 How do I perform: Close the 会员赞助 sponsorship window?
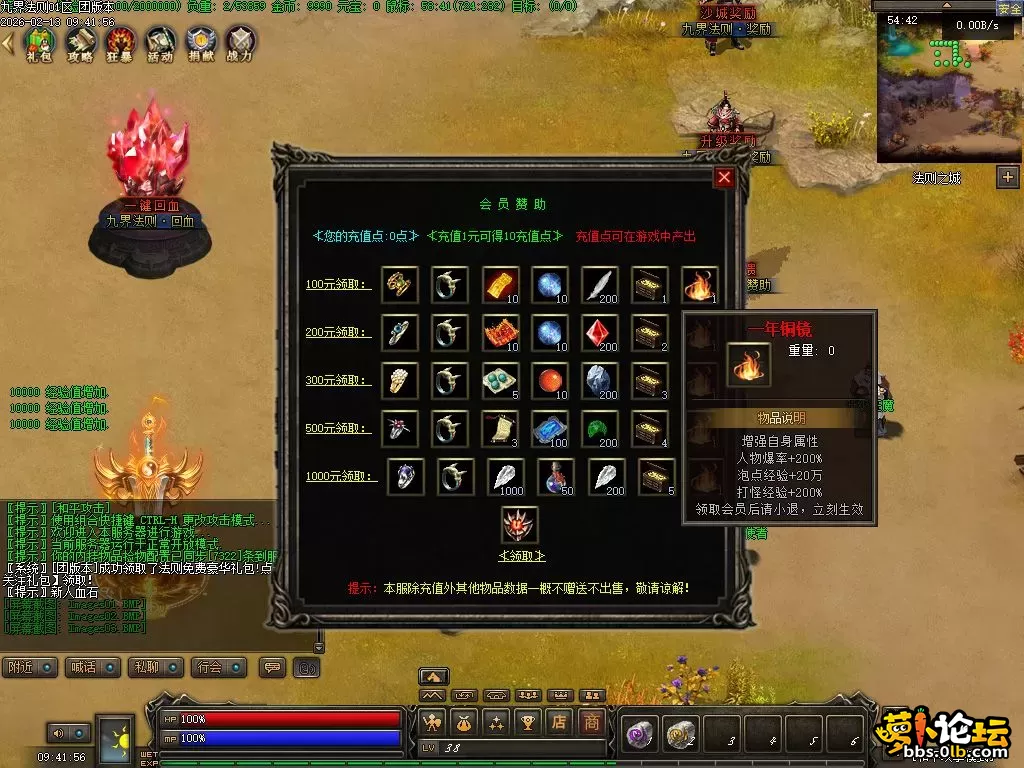click(725, 178)
